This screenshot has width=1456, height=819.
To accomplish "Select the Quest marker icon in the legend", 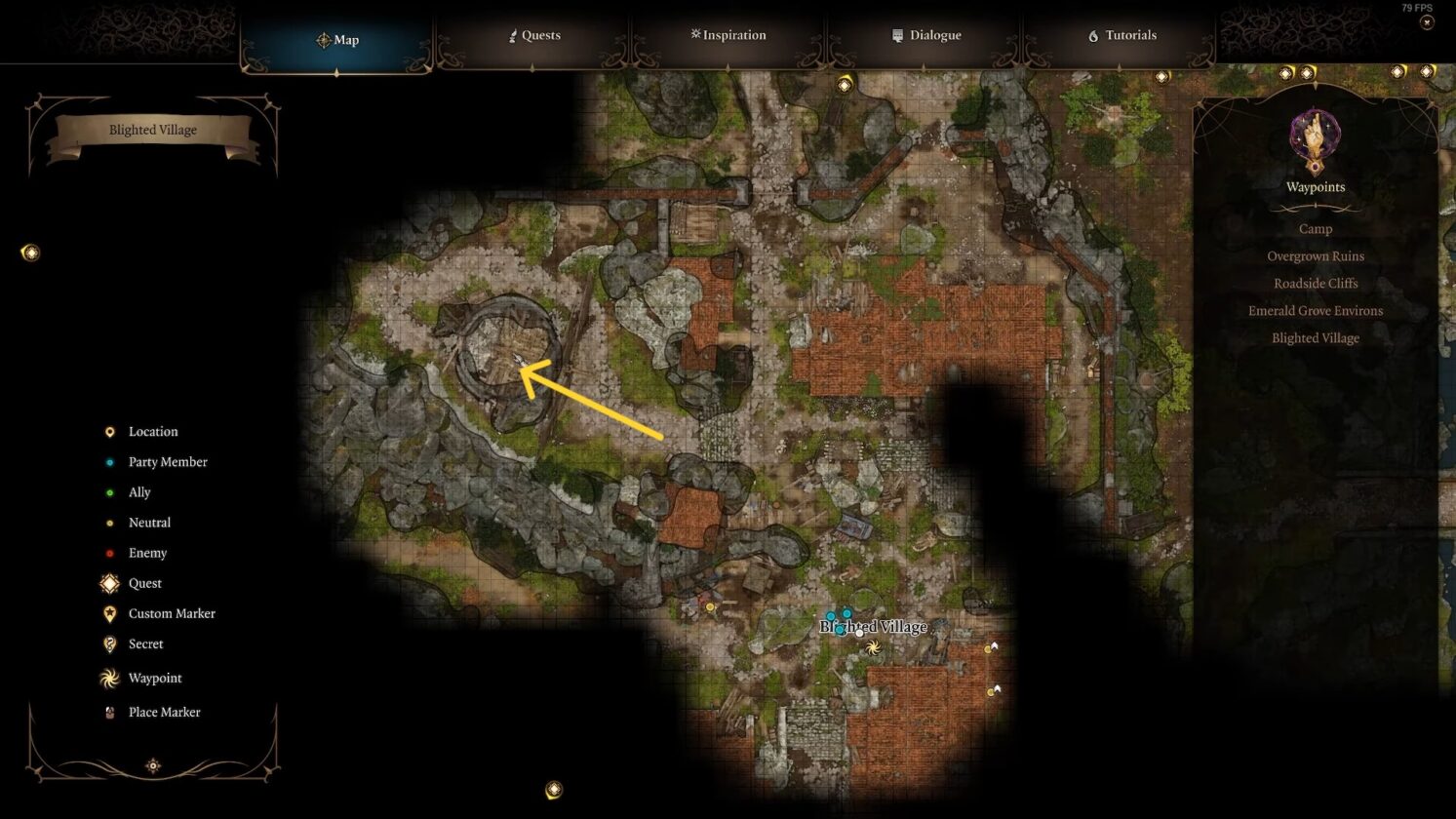I will click(108, 583).
